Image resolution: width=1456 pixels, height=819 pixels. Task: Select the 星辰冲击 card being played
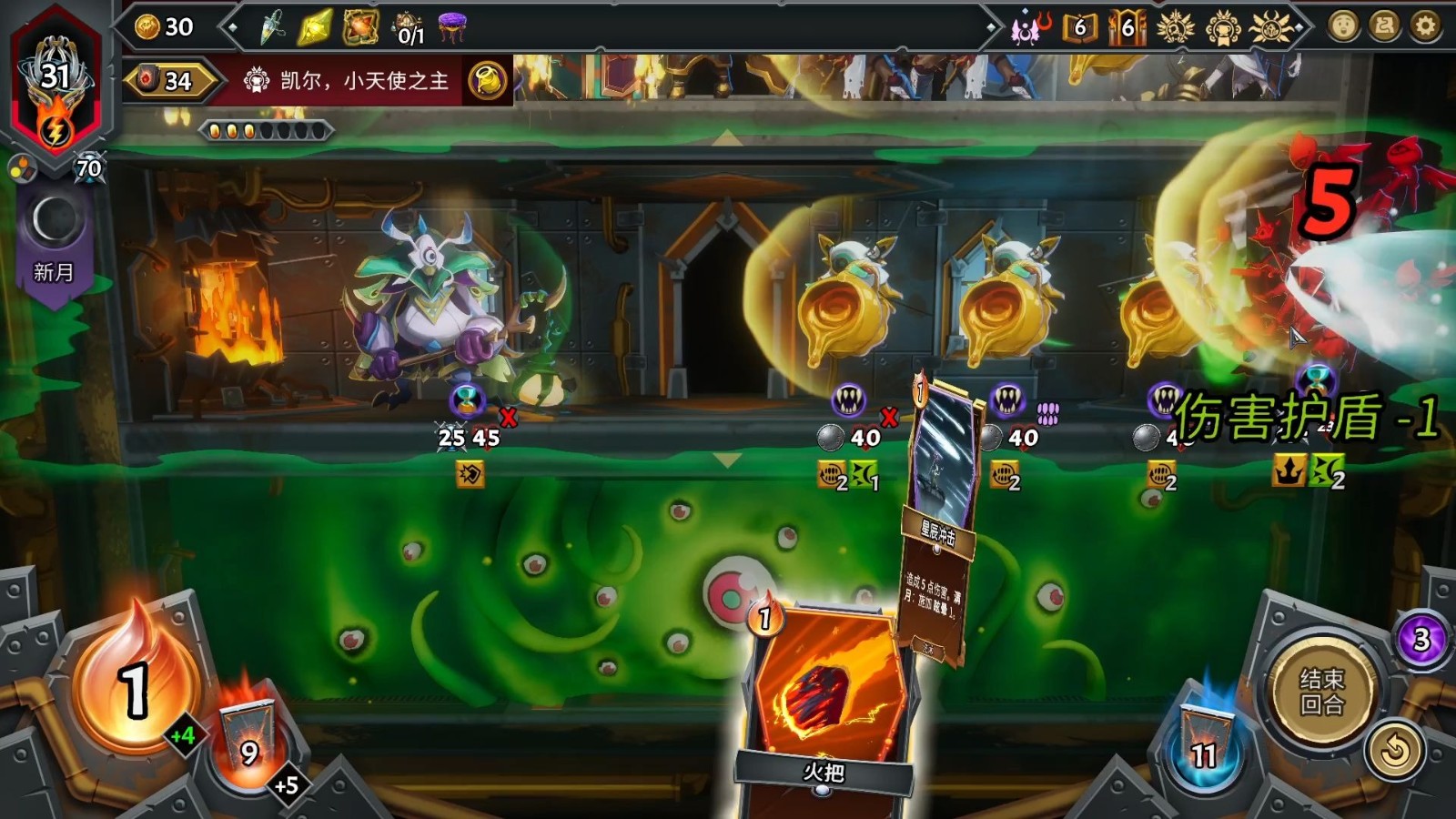point(942,519)
